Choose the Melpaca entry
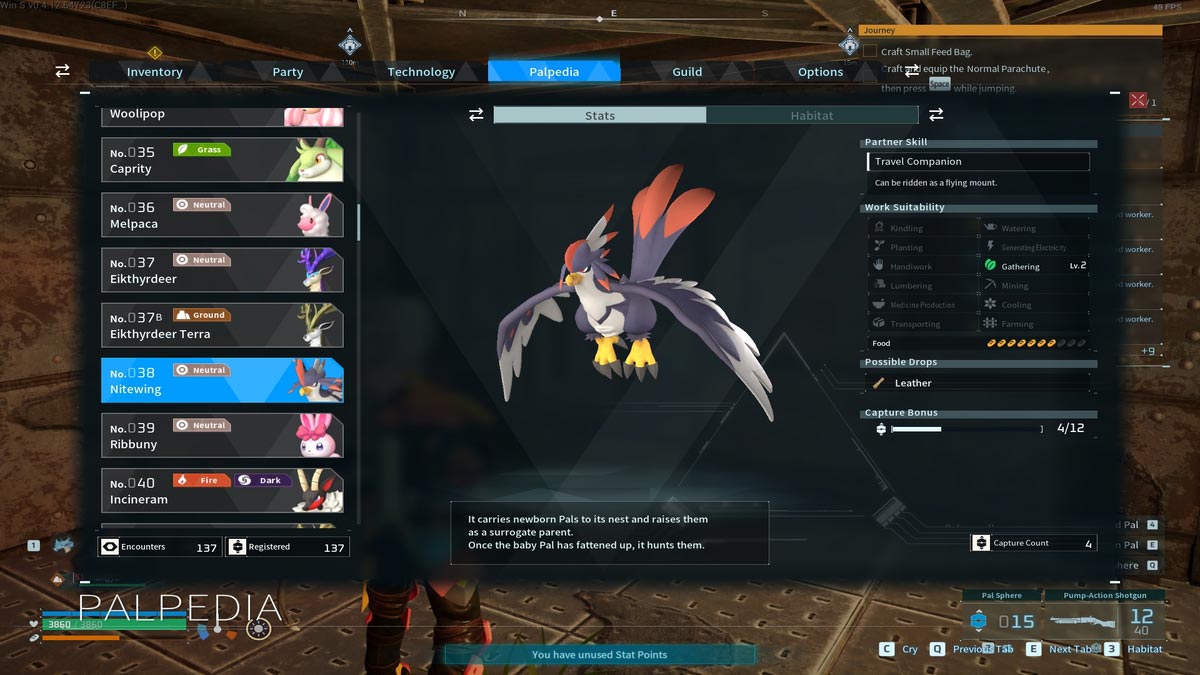The height and width of the screenshot is (675, 1200). 222,215
